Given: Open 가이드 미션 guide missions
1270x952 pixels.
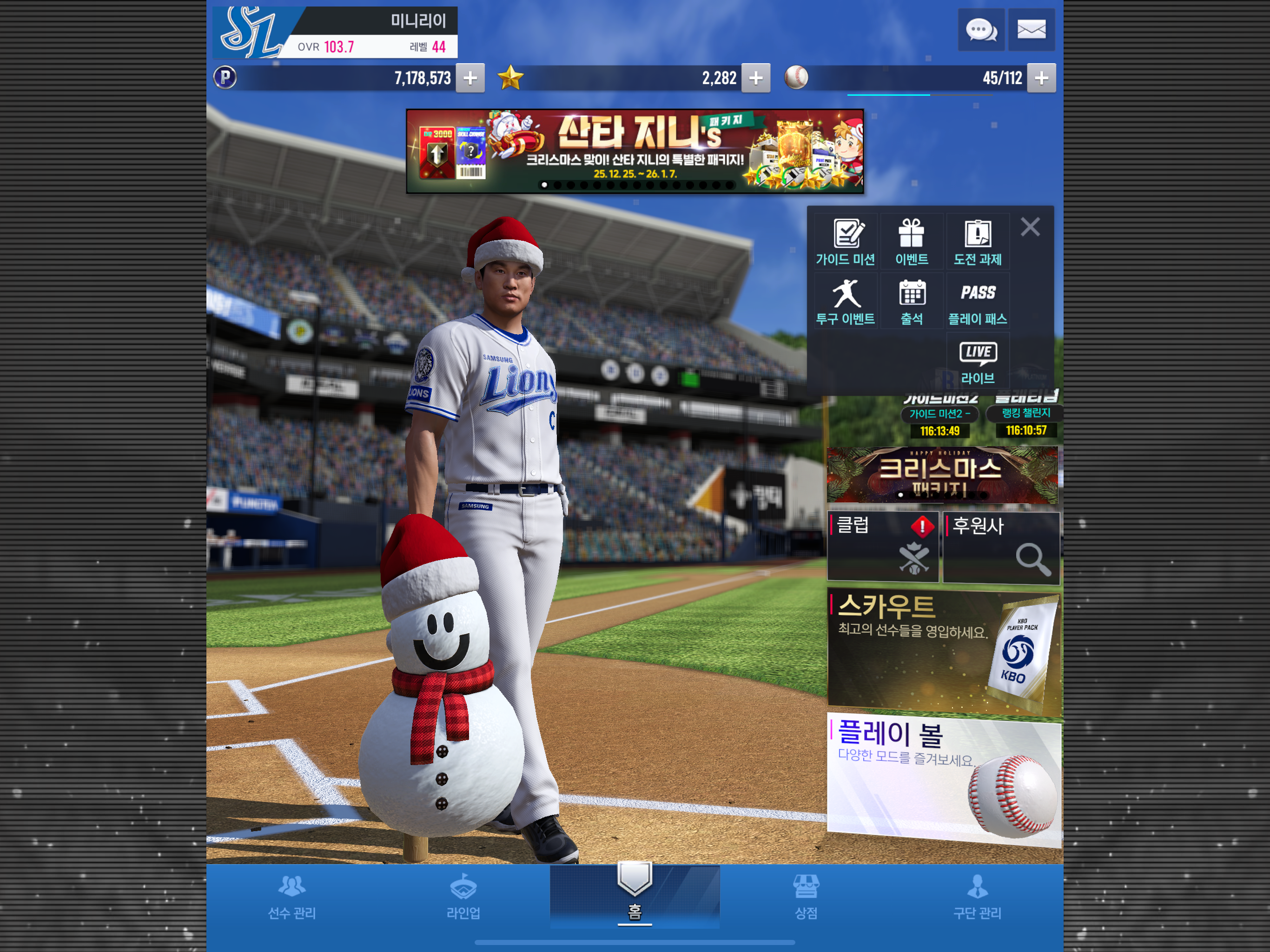Looking at the screenshot, I should (846, 242).
